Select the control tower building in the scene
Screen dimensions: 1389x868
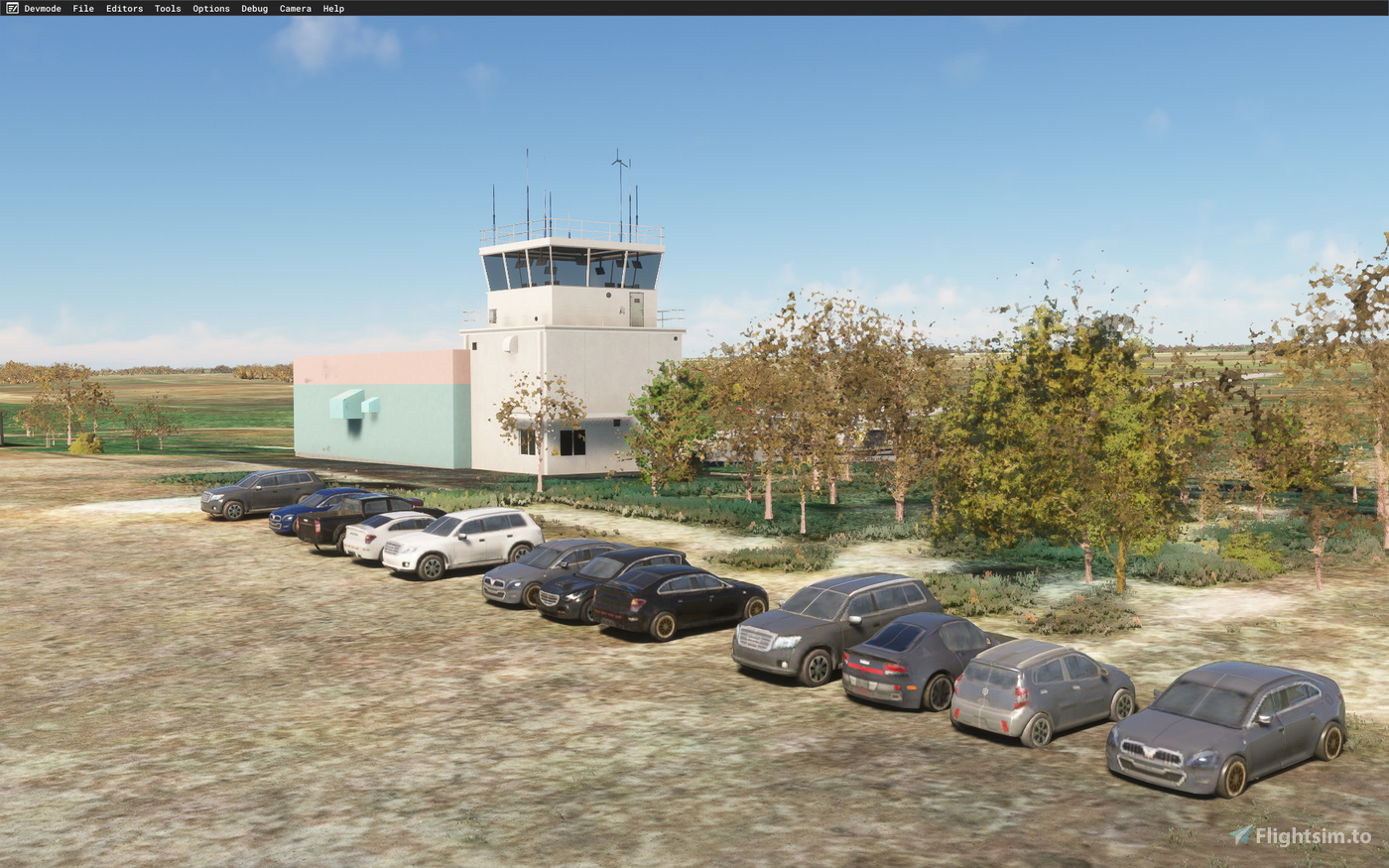570,298
